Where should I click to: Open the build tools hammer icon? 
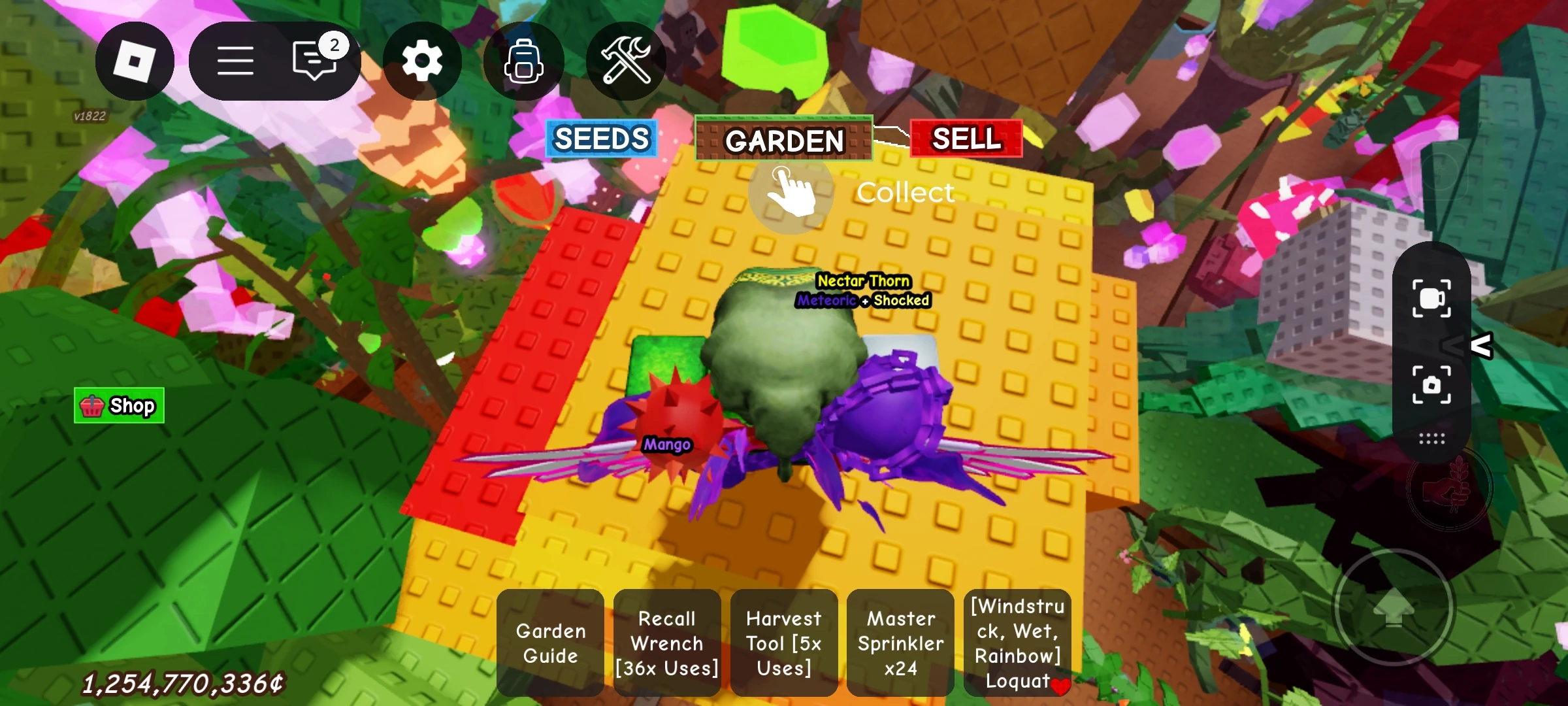click(626, 61)
